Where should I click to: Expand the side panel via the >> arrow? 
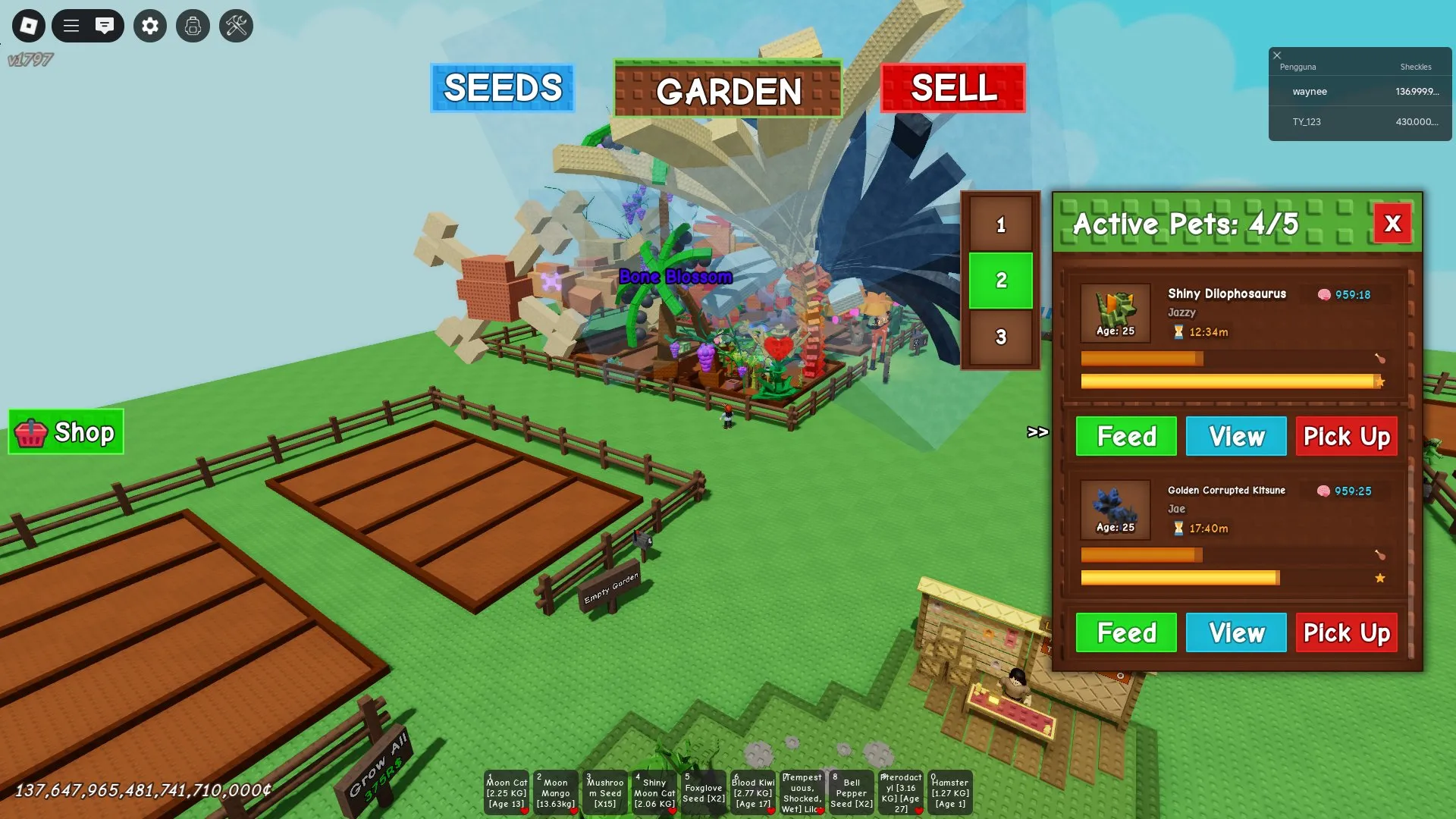tap(1037, 432)
